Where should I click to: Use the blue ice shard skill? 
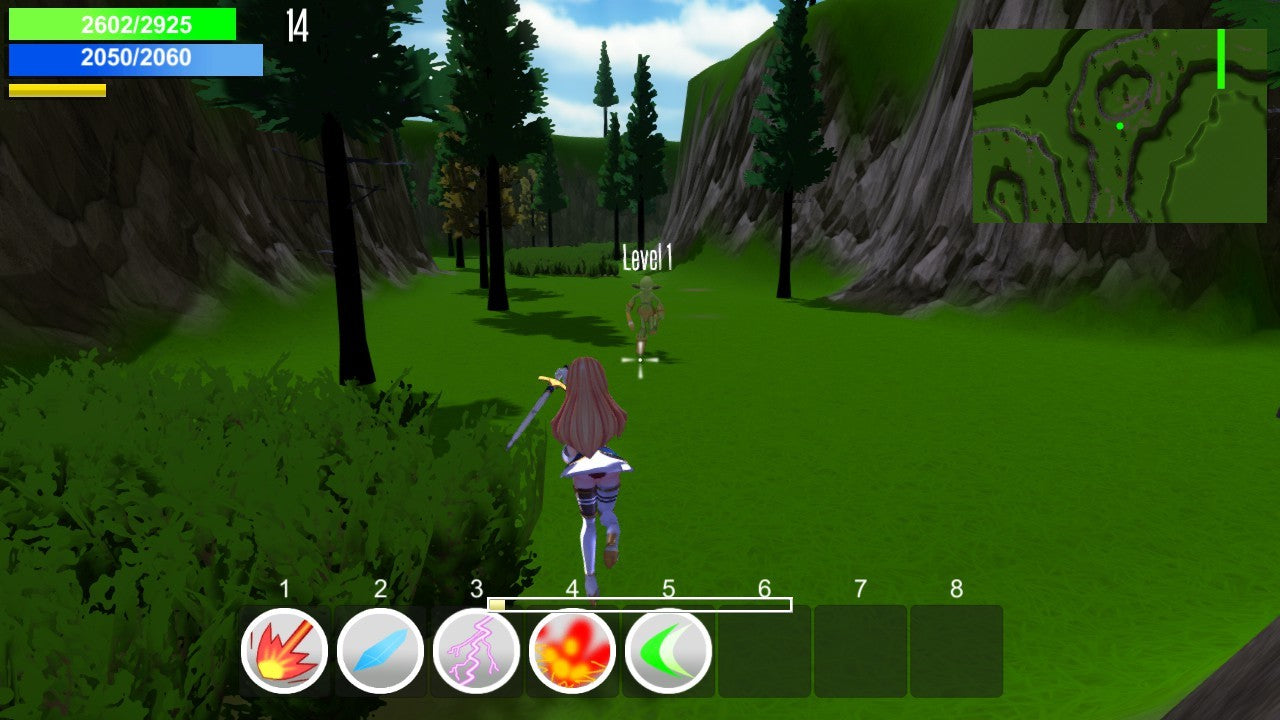click(380, 651)
